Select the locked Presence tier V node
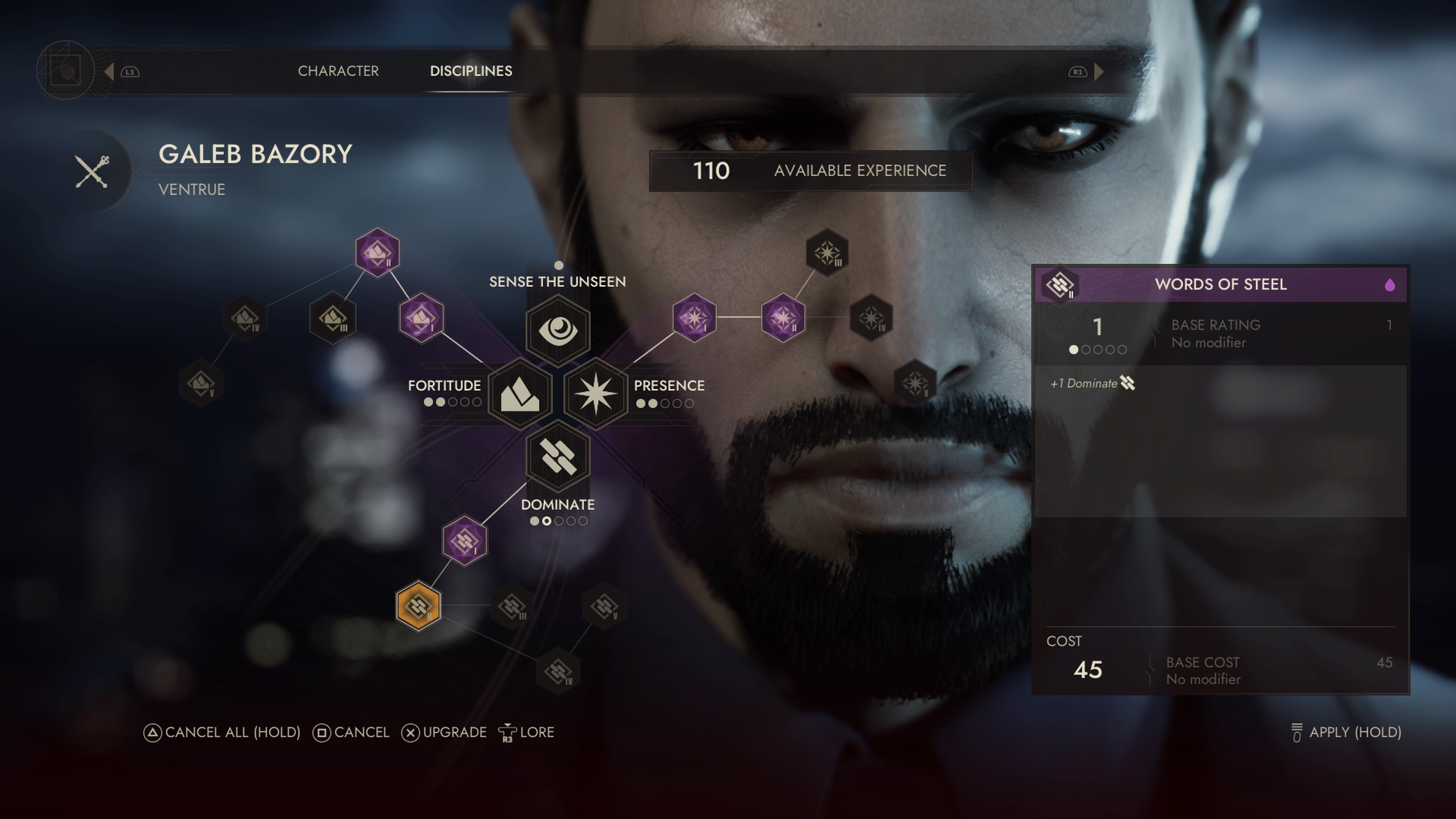The height and width of the screenshot is (819, 1456). (x=915, y=383)
